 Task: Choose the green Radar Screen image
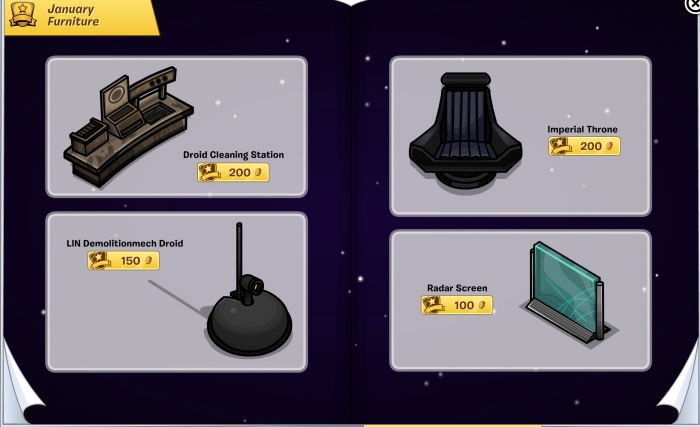click(564, 288)
